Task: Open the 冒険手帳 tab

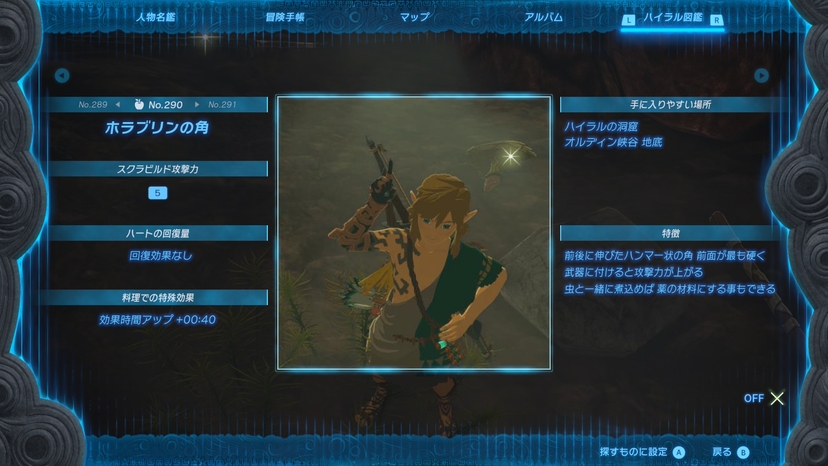Action: pyautogui.click(x=285, y=17)
